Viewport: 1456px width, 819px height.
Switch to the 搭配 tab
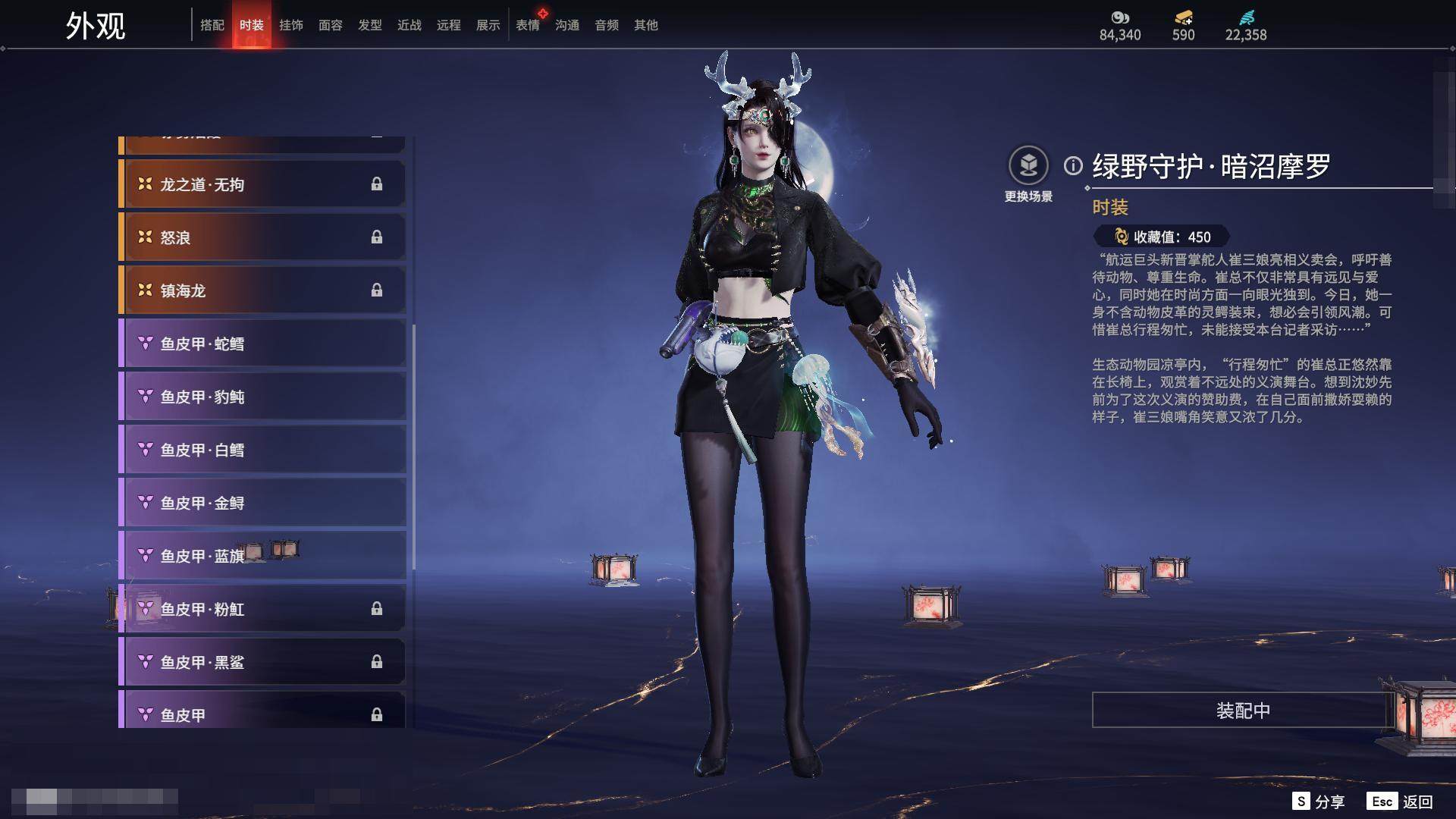212,25
